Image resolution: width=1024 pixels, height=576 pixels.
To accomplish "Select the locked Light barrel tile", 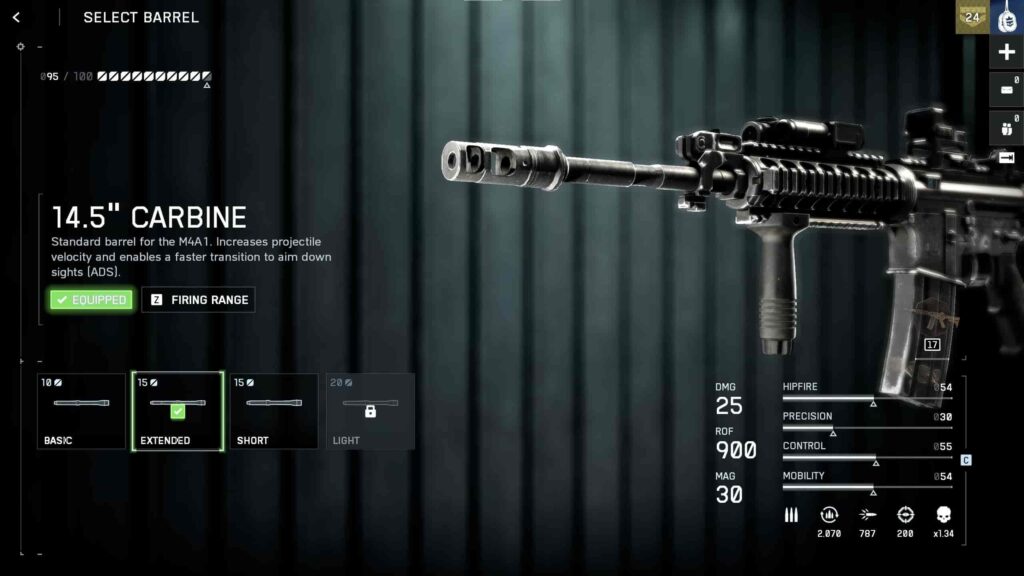I will [370, 411].
